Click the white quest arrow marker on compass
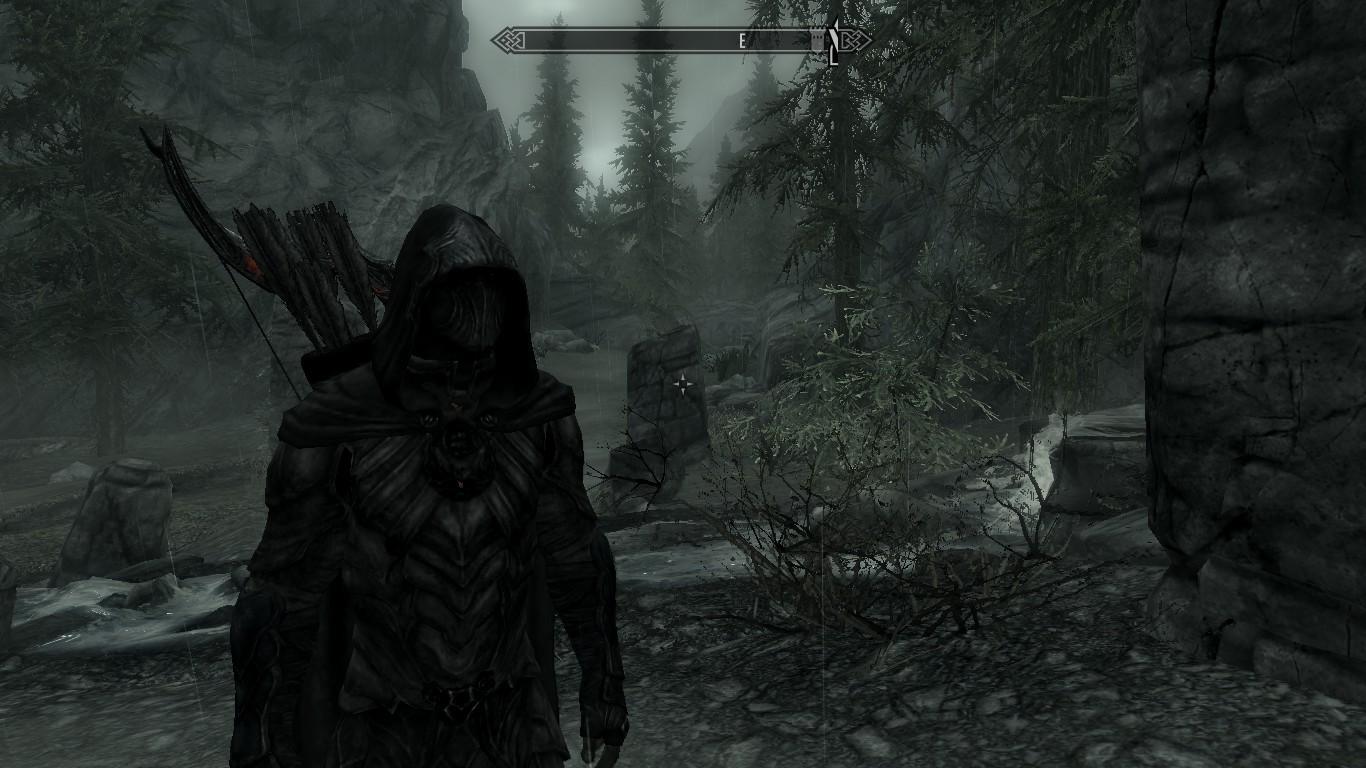Image resolution: width=1366 pixels, height=768 pixels. (832, 40)
